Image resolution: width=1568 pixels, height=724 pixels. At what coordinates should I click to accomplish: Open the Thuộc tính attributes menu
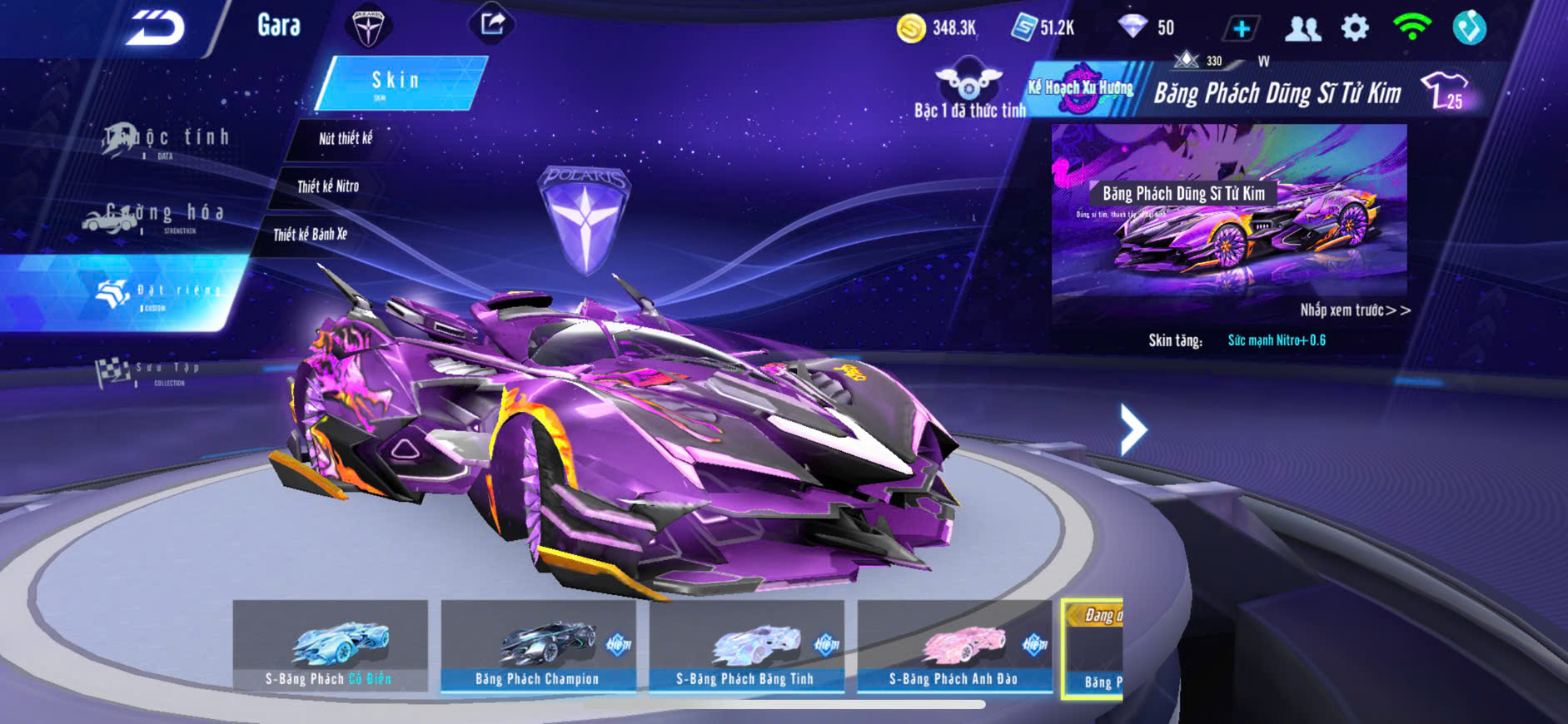(167, 139)
